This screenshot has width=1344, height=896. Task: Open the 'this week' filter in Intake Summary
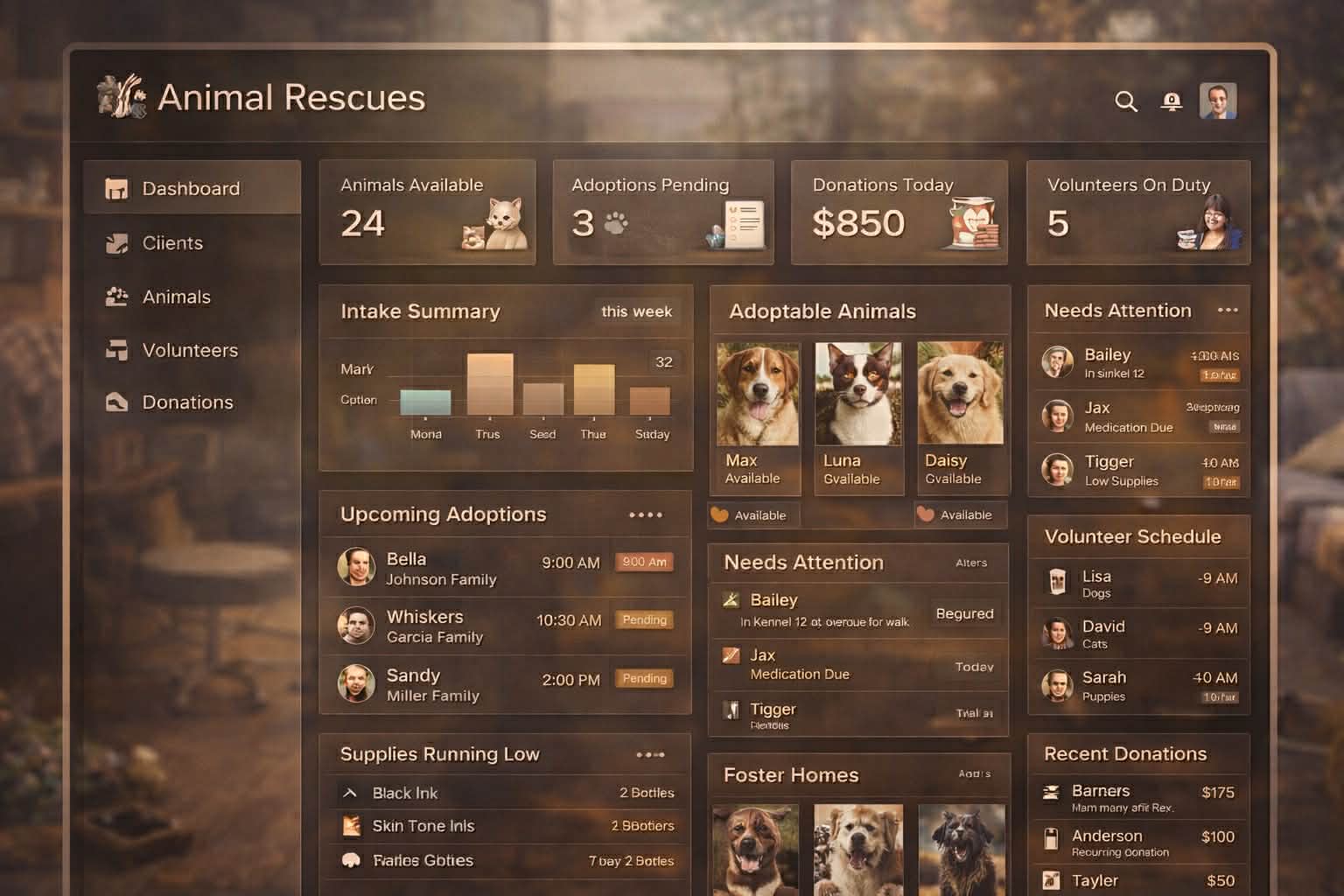636,311
